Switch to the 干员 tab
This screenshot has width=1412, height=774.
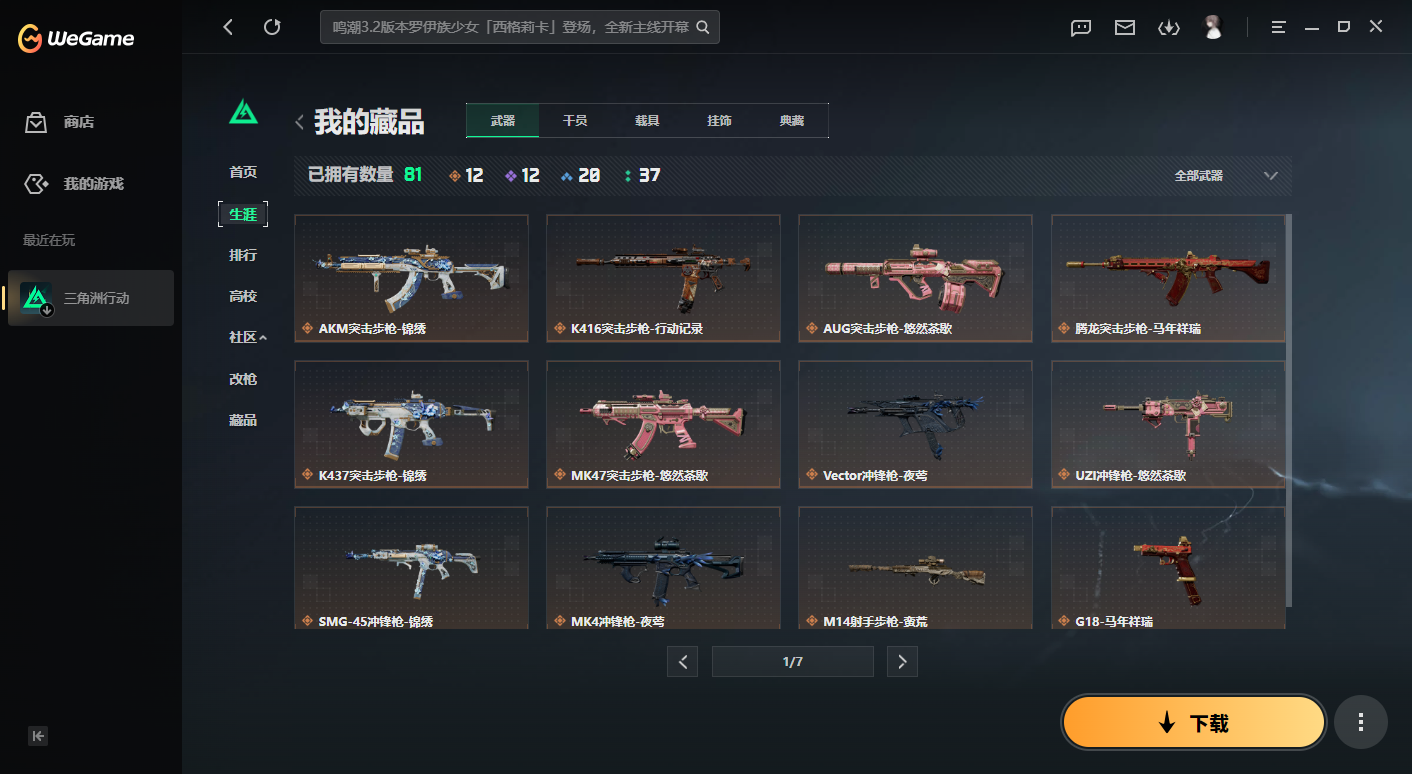click(575, 120)
